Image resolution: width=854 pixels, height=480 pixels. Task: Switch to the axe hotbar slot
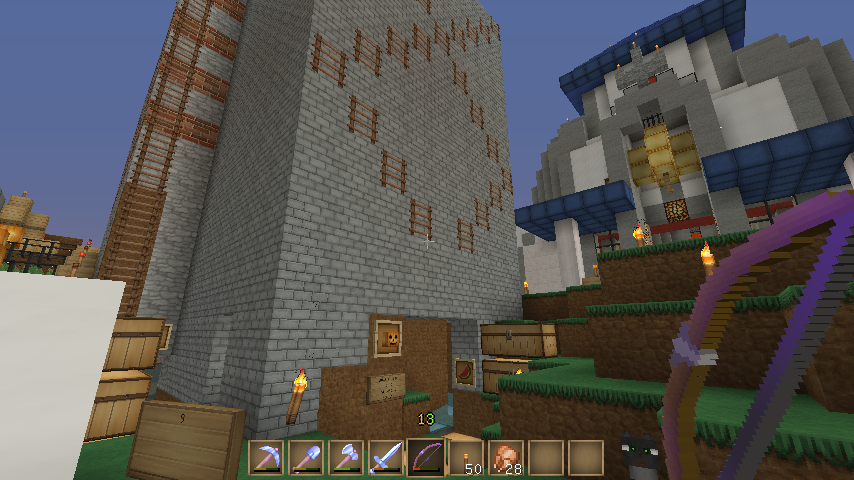click(x=346, y=458)
